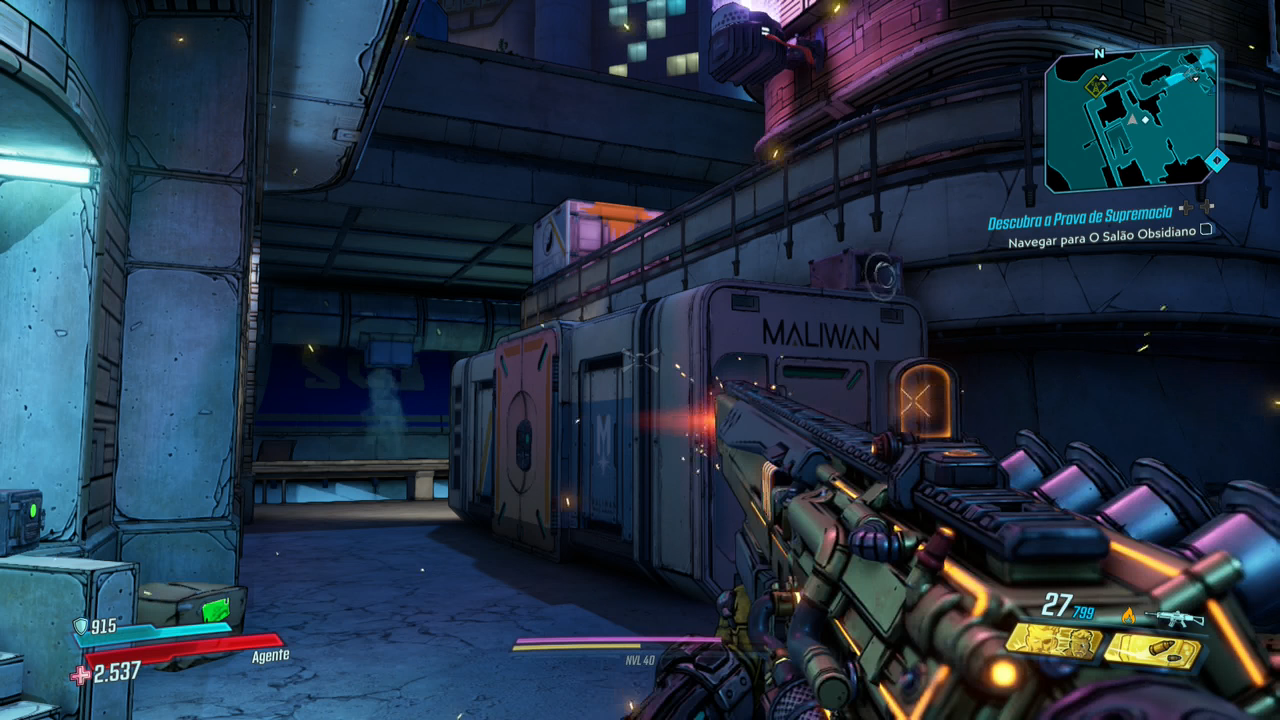Screen dimensions: 1280x720
Task: Click the red health cross icon
Action: [x=80, y=675]
